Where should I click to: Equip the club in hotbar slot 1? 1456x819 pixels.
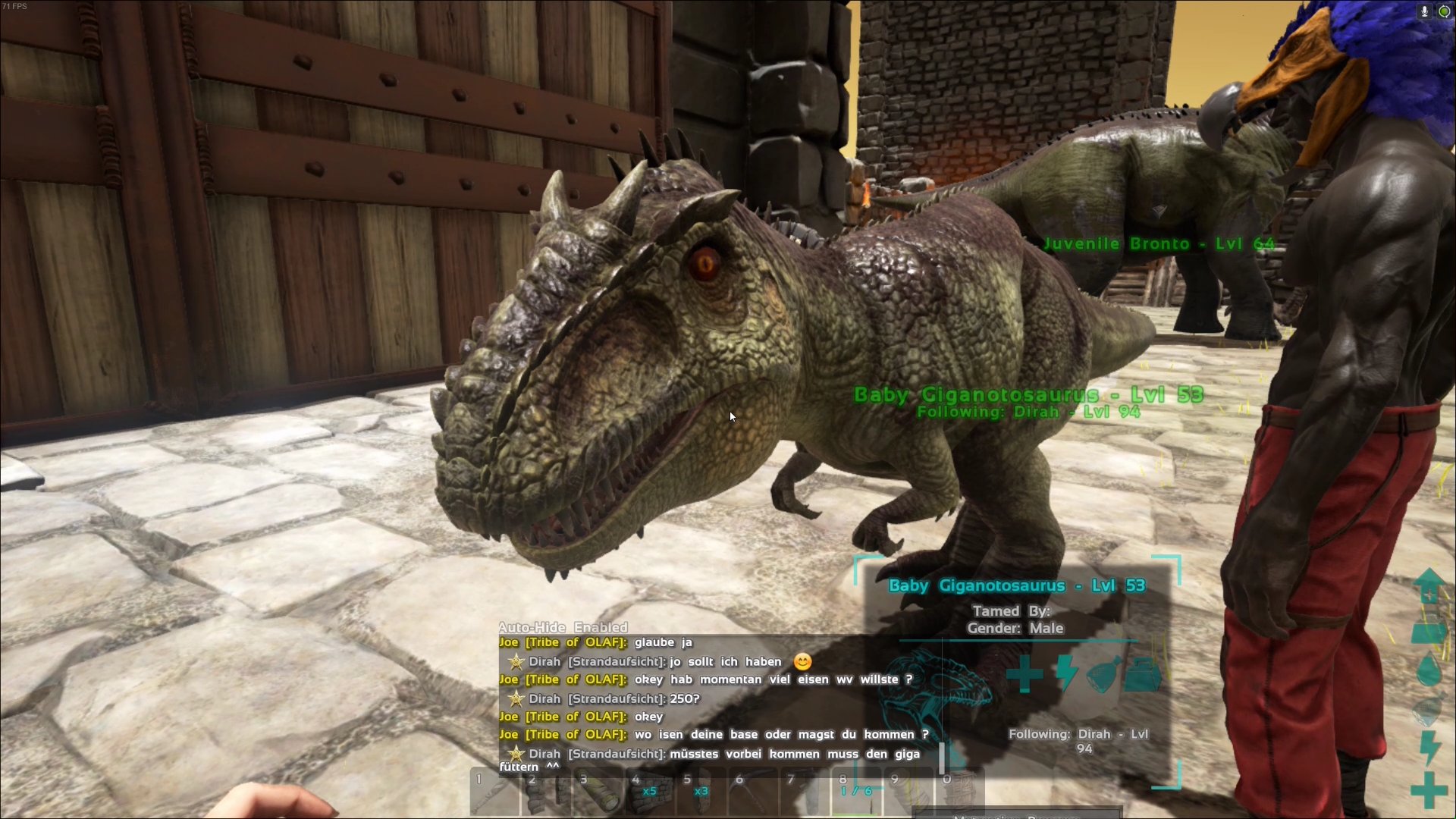tap(494, 792)
